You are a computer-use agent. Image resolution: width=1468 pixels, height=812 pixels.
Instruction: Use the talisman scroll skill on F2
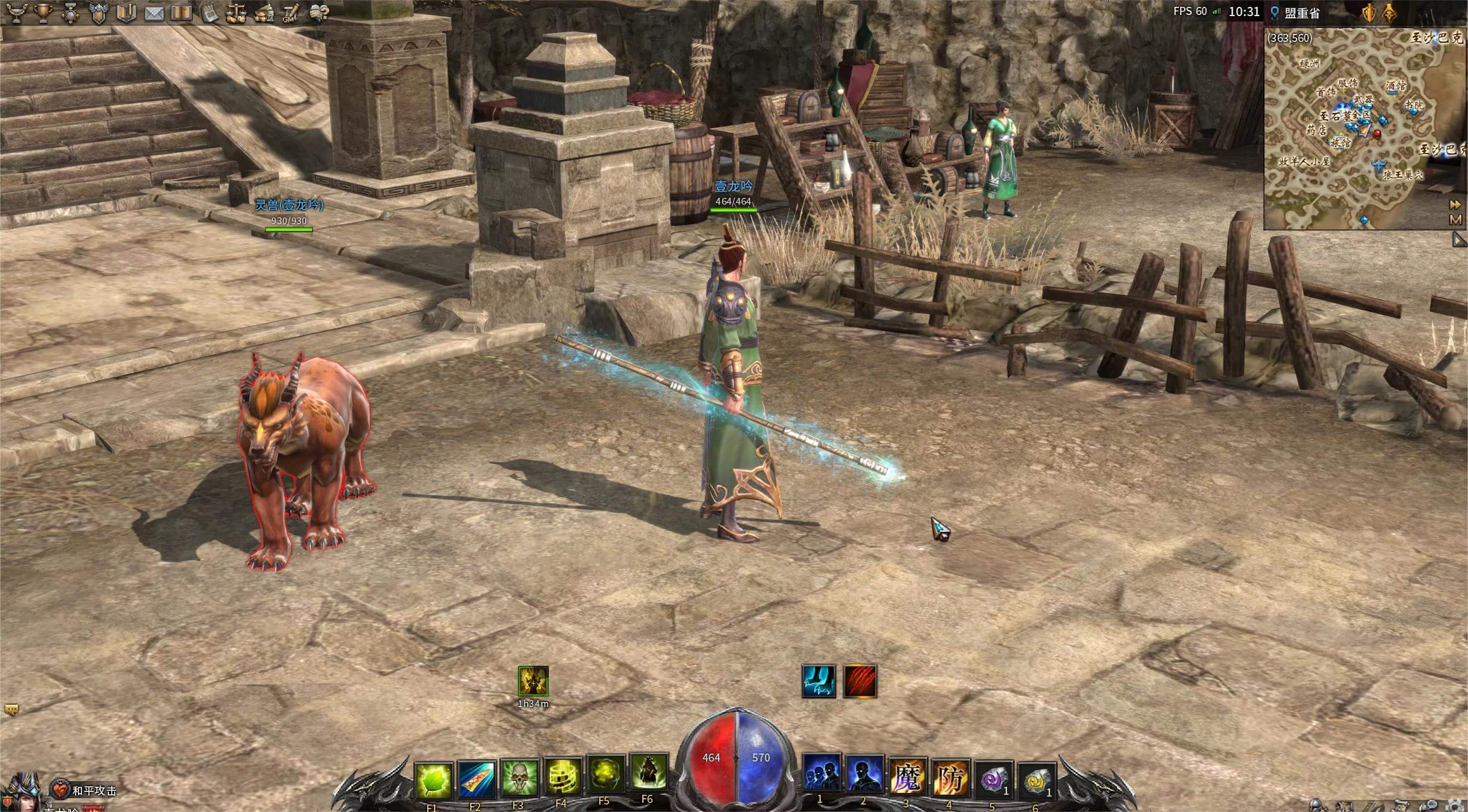tap(475, 779)
